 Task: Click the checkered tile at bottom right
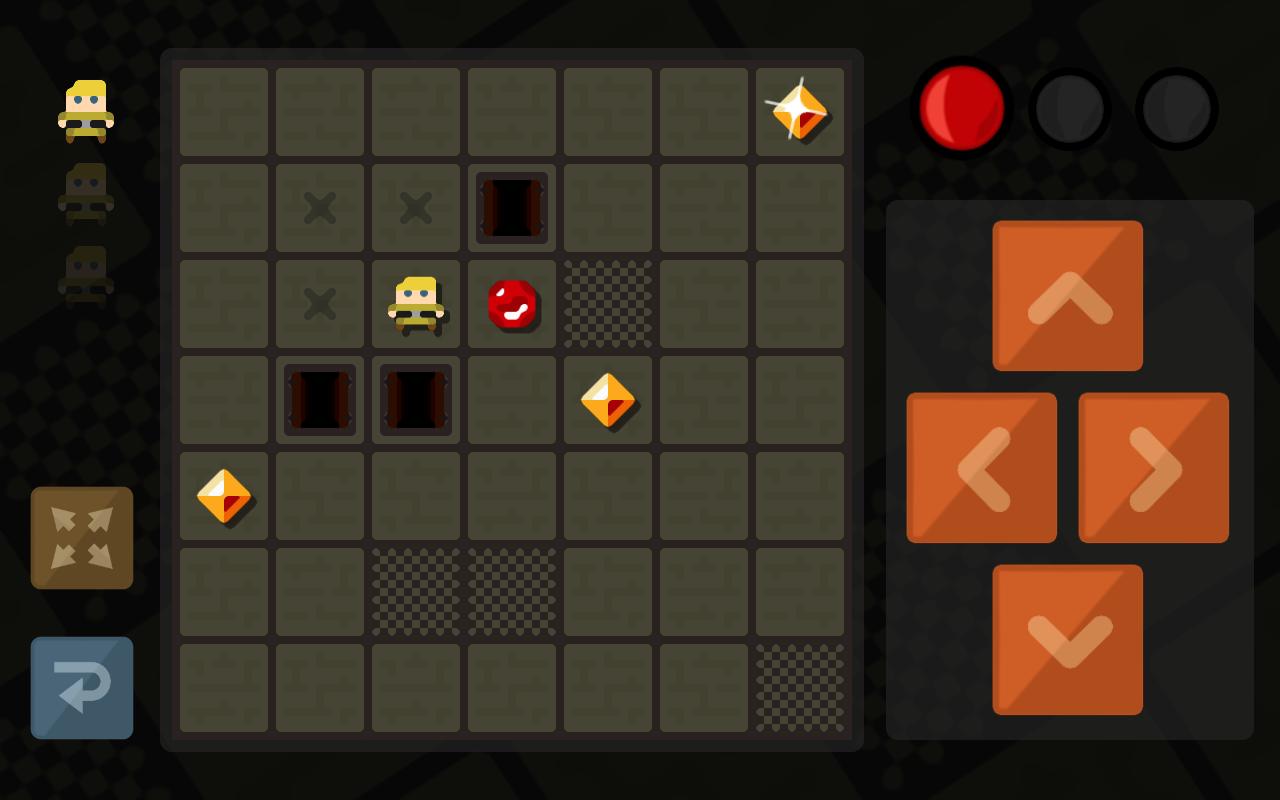point(800,687)
